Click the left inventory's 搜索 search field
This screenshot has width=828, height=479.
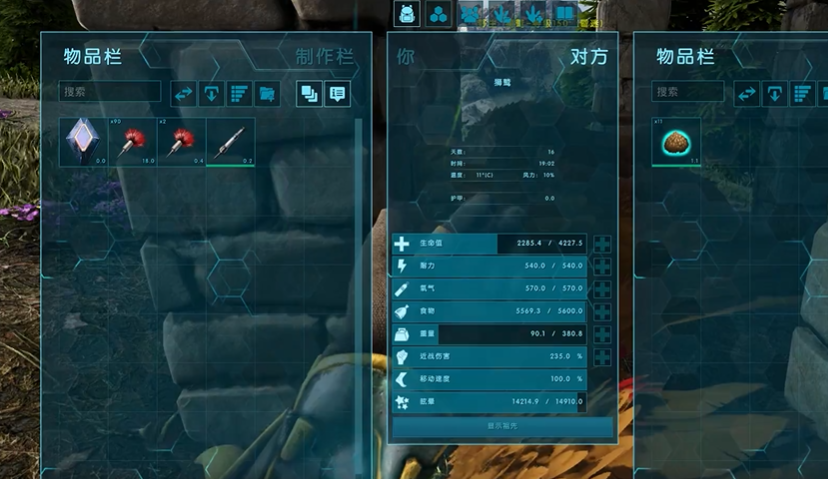click(111, 92)
